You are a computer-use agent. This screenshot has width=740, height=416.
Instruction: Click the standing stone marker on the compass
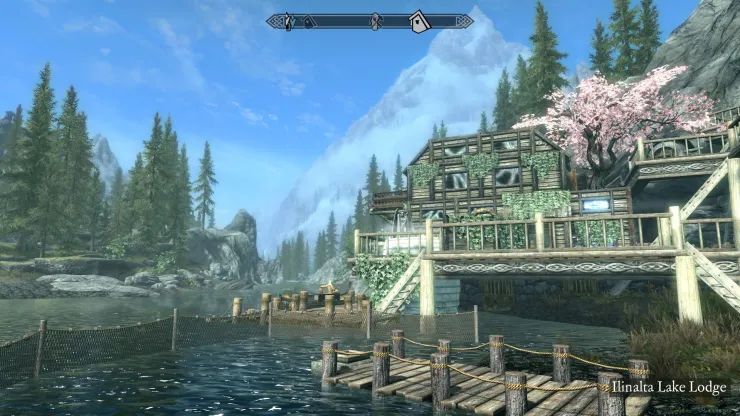click(376, 21)
